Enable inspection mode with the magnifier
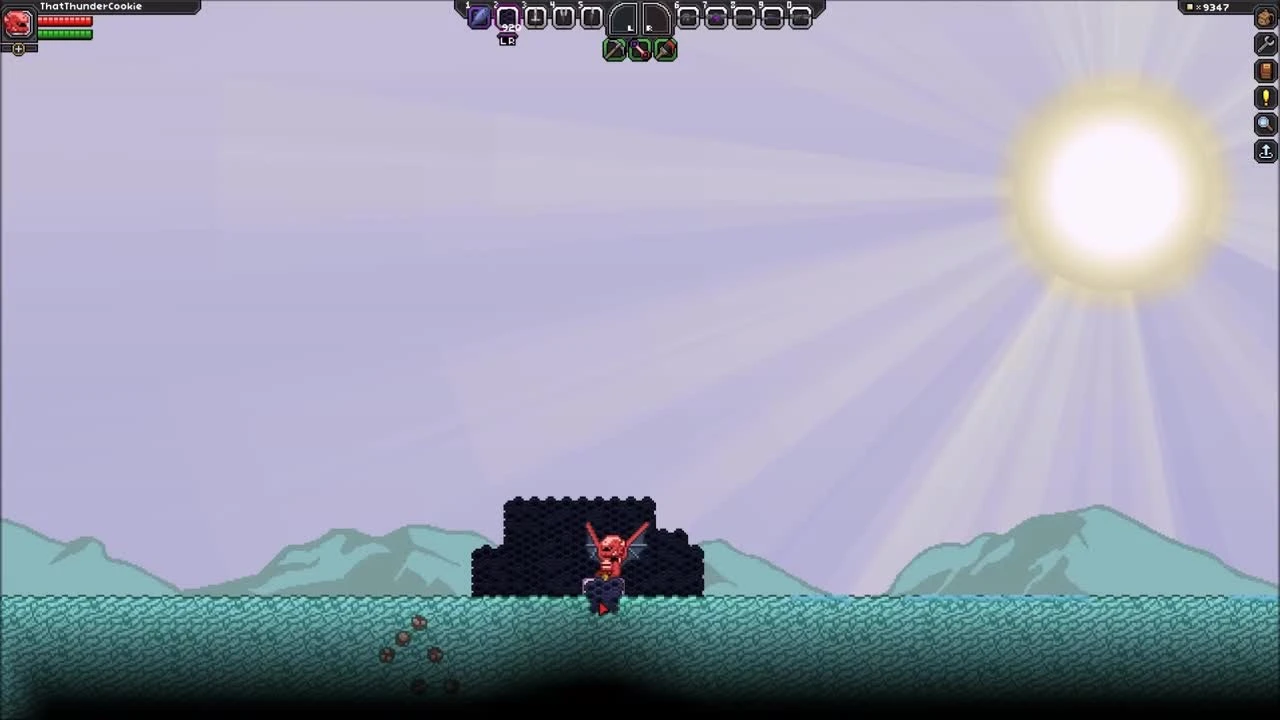1280x720 pixels. tap(1265, 123)
